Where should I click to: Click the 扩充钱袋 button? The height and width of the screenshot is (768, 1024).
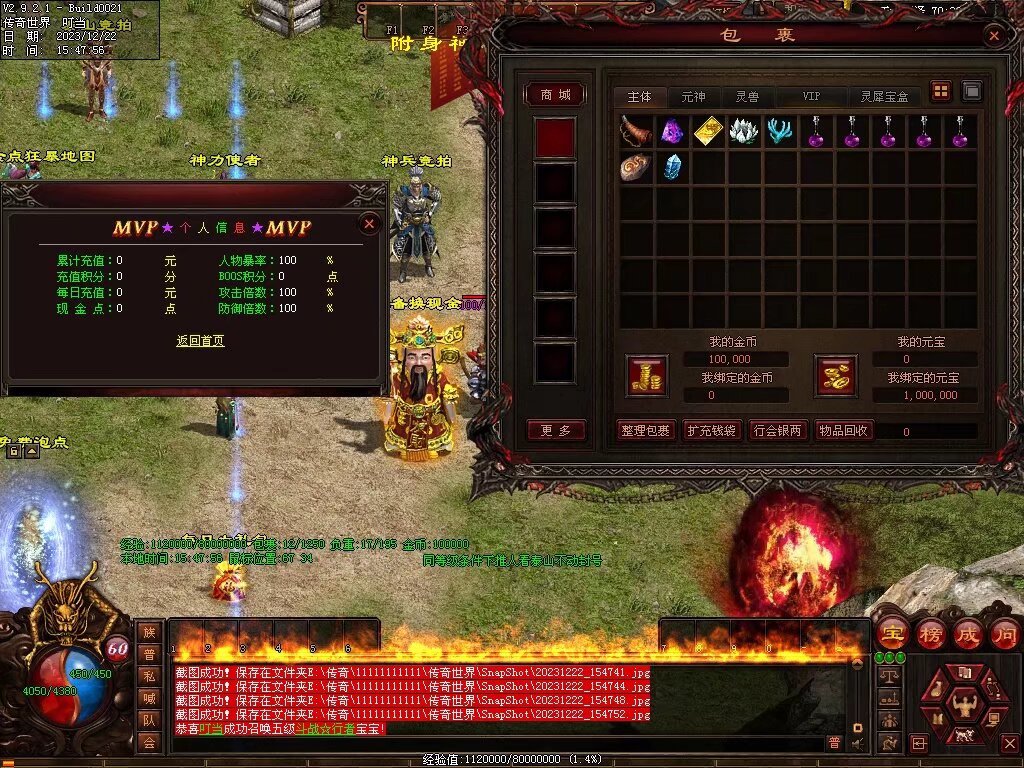click(711, 431)
